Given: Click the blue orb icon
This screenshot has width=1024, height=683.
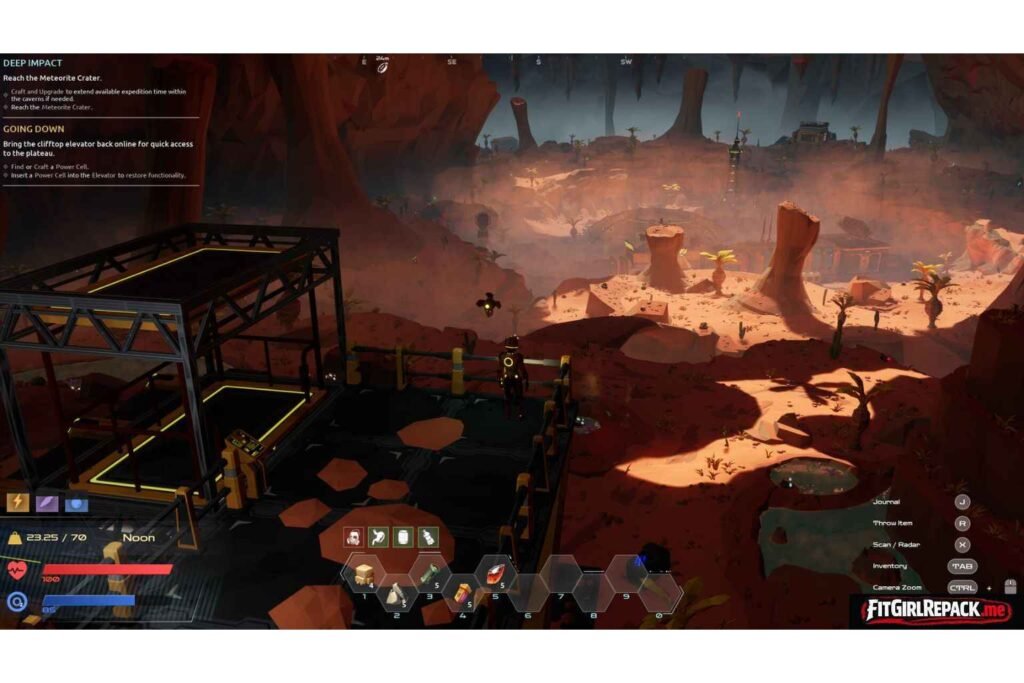Looking at the screenshot, I should [77, 502].
